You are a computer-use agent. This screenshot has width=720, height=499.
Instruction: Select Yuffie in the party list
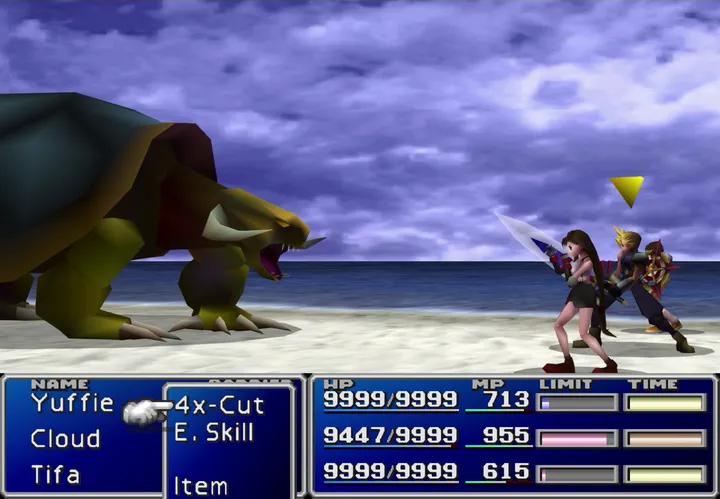[x=72, y=404]
